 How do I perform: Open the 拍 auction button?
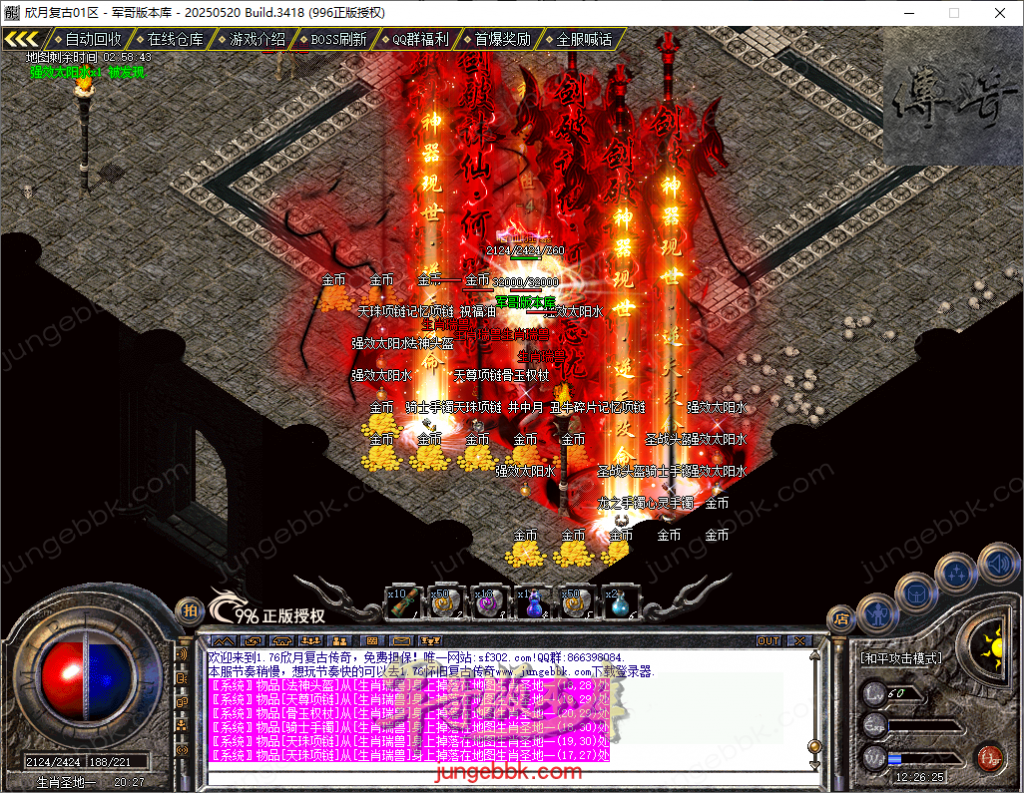pyautogui.click(x=188, y=610)
